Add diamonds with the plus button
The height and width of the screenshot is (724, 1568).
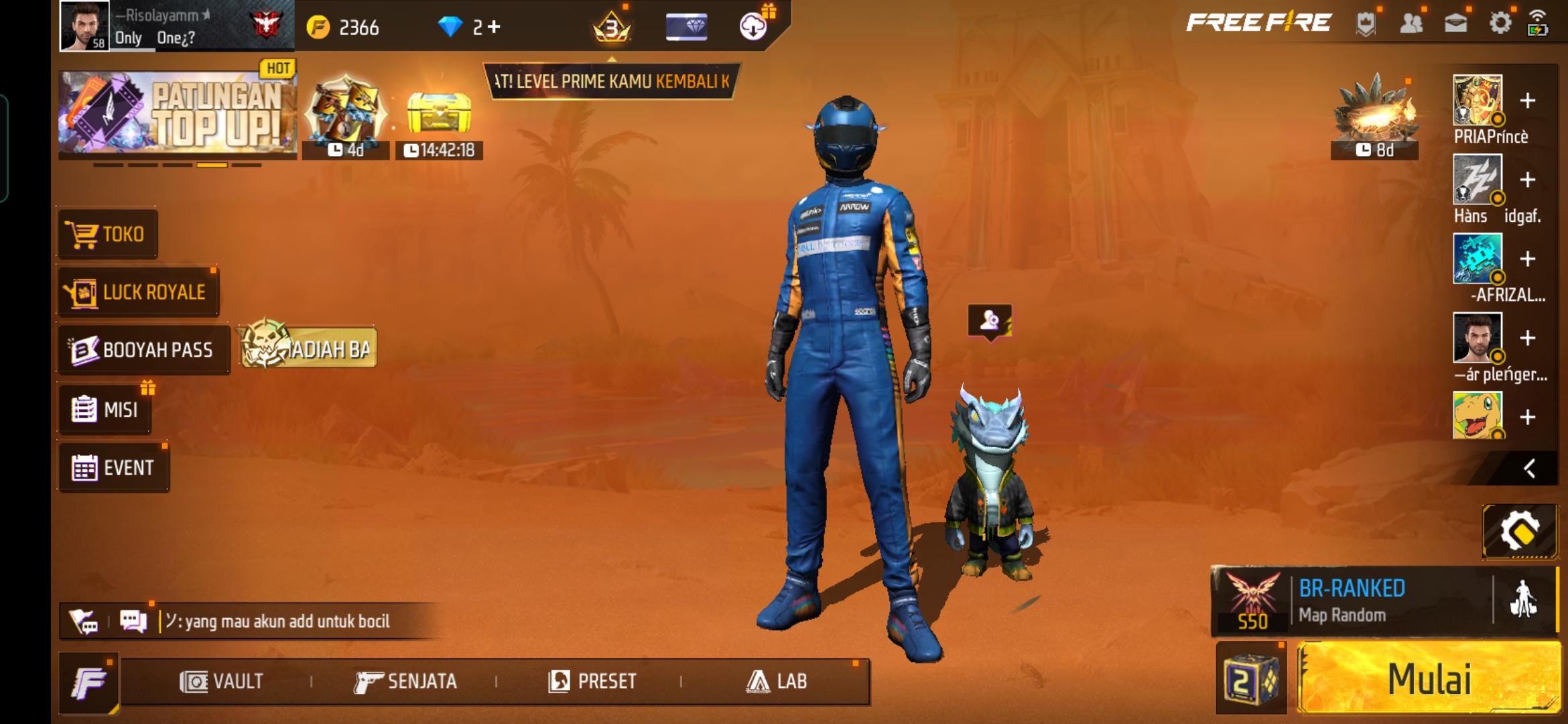click(x=495, y=27)
